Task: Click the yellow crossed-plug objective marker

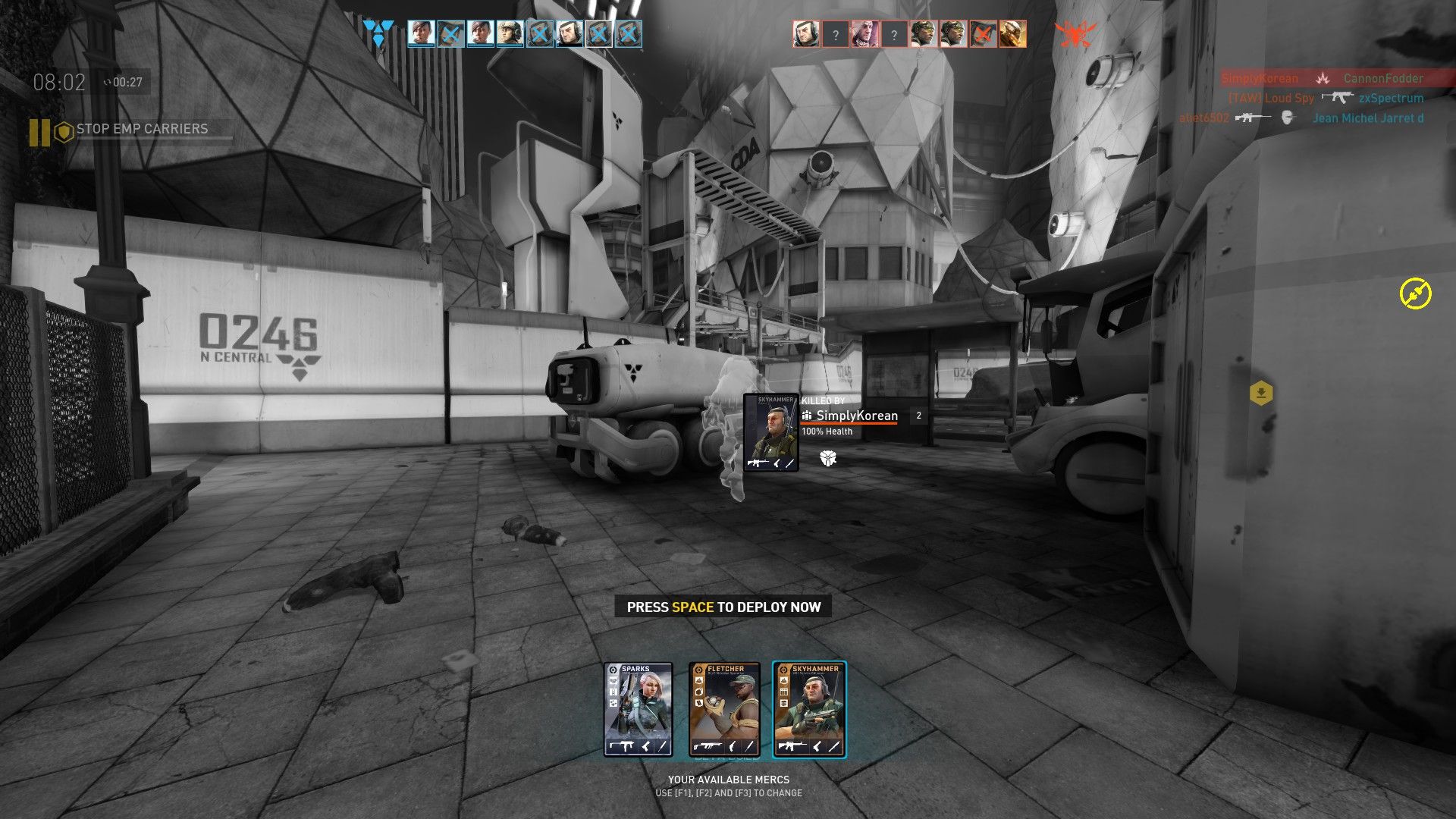Action: [x=1415, y=293]
